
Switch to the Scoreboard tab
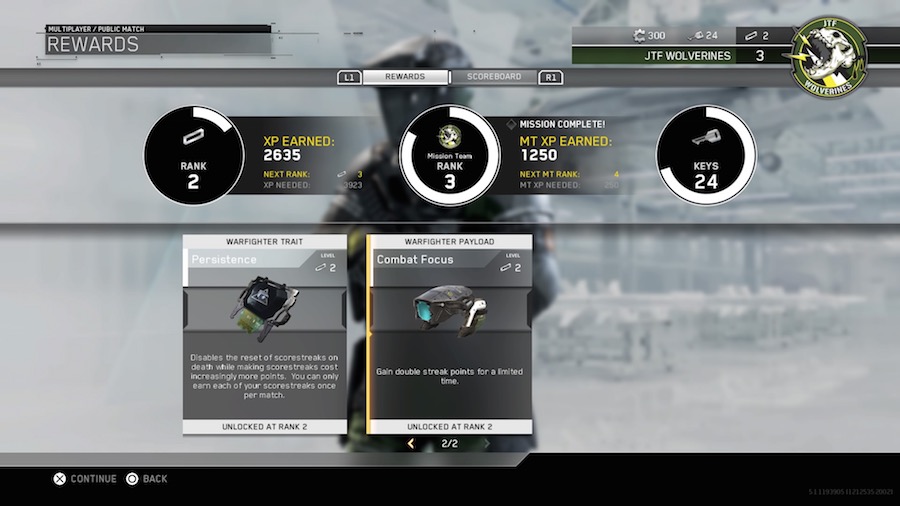click(494, 77)
